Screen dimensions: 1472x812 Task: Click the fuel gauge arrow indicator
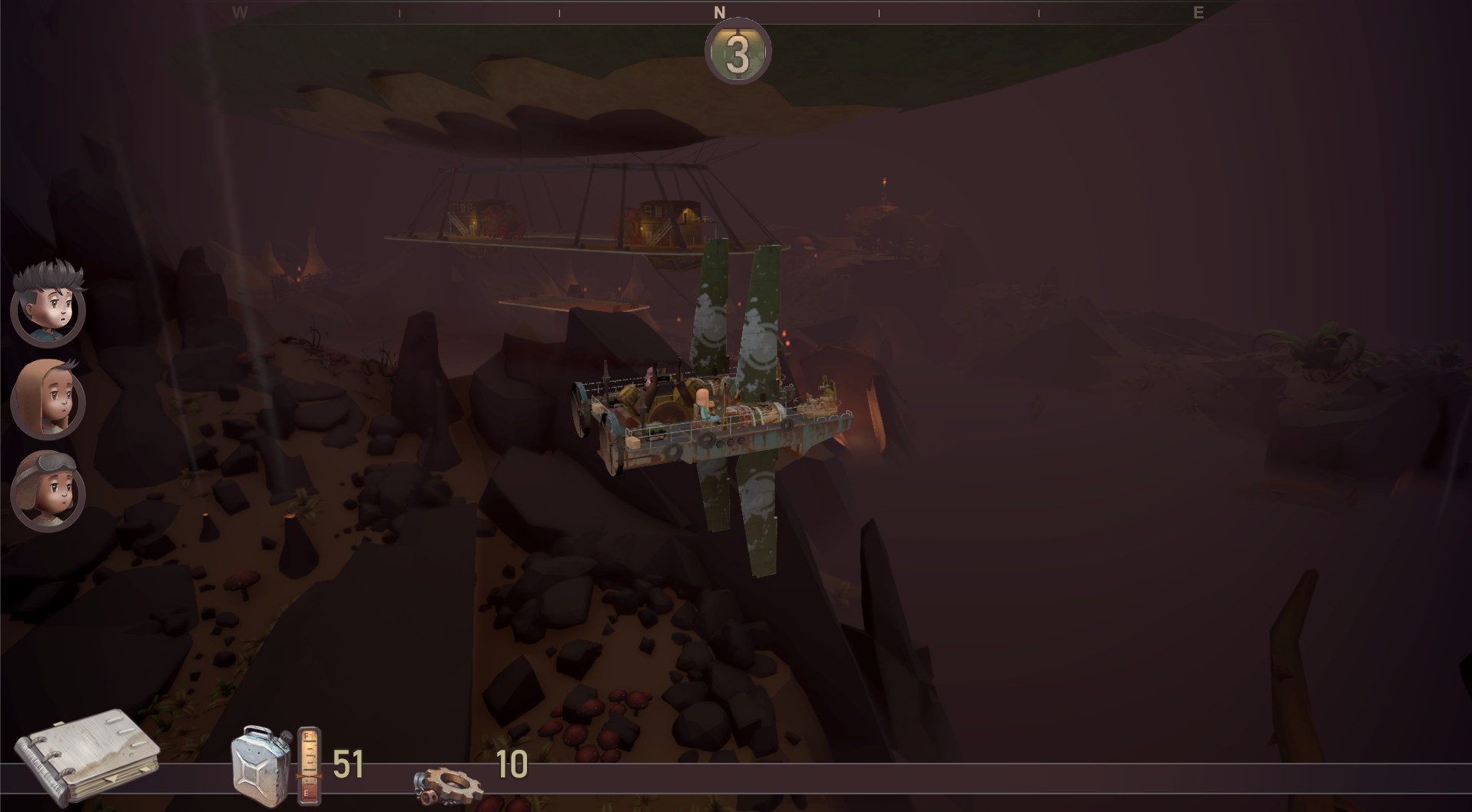[307, 777]
